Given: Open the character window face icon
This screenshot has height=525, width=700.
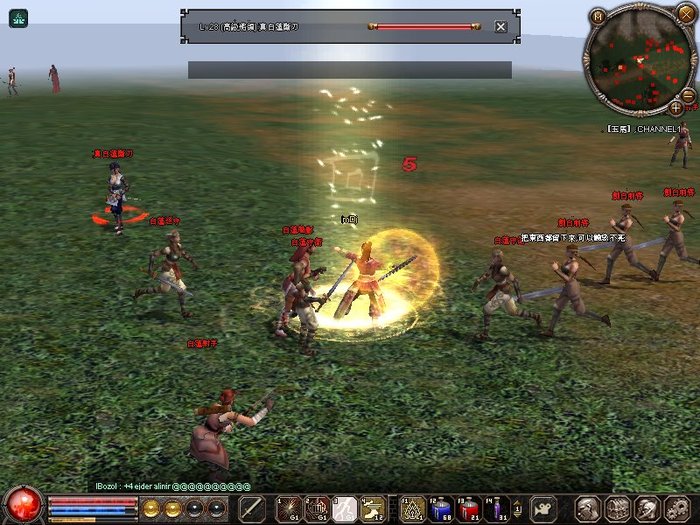Looking at the screenshot, I should pos(589,507).
